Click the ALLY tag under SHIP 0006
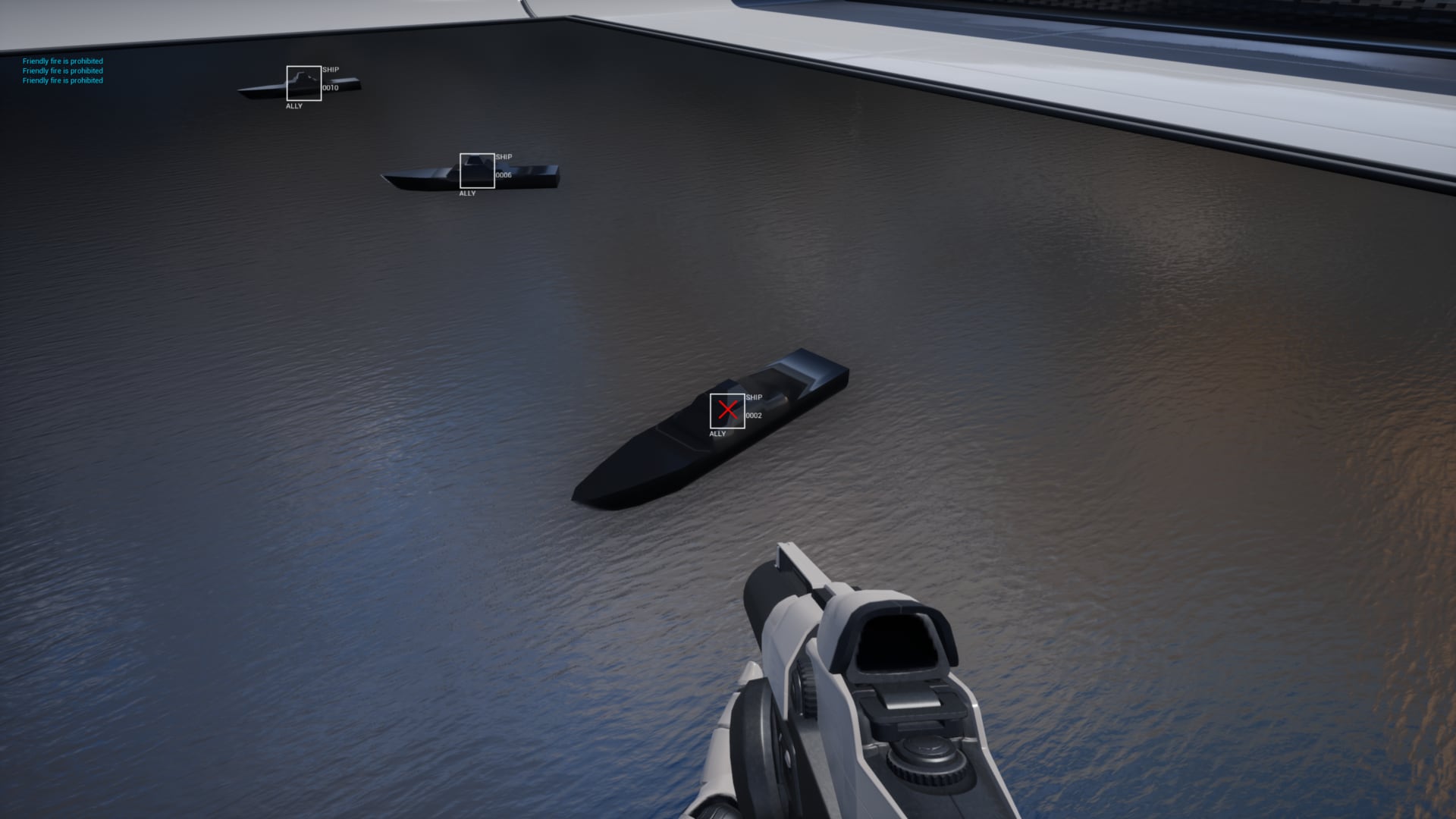This screenshot has width=1456, height=819. point(466,193)
